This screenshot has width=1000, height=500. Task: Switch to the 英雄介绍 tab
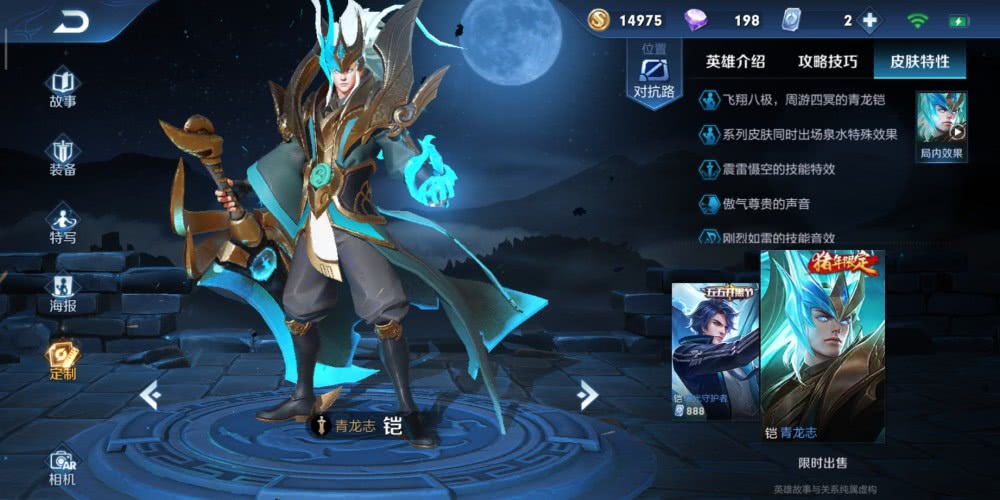[735, 61]
